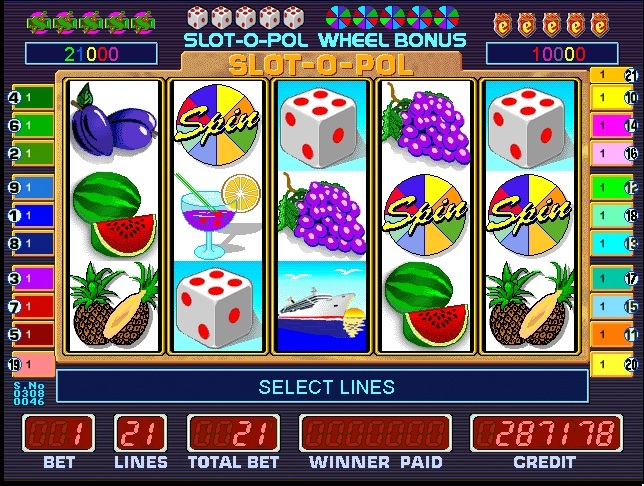The image size is (644, 486).
Task: Choose the orange line 11 indicator
Action: (x=614, y=334)
